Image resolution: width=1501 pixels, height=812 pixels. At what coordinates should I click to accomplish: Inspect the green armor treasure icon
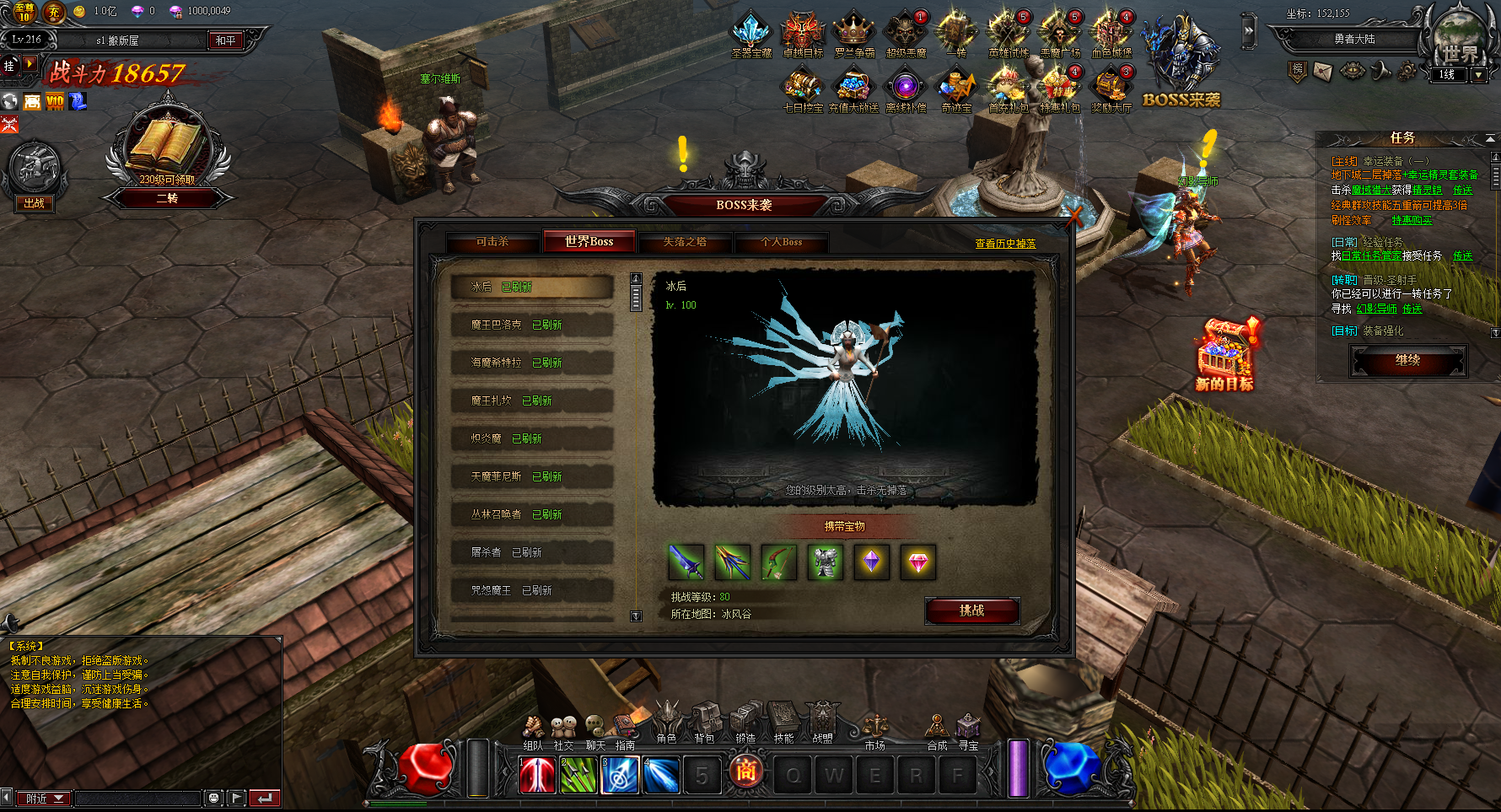tap(826, 562)
